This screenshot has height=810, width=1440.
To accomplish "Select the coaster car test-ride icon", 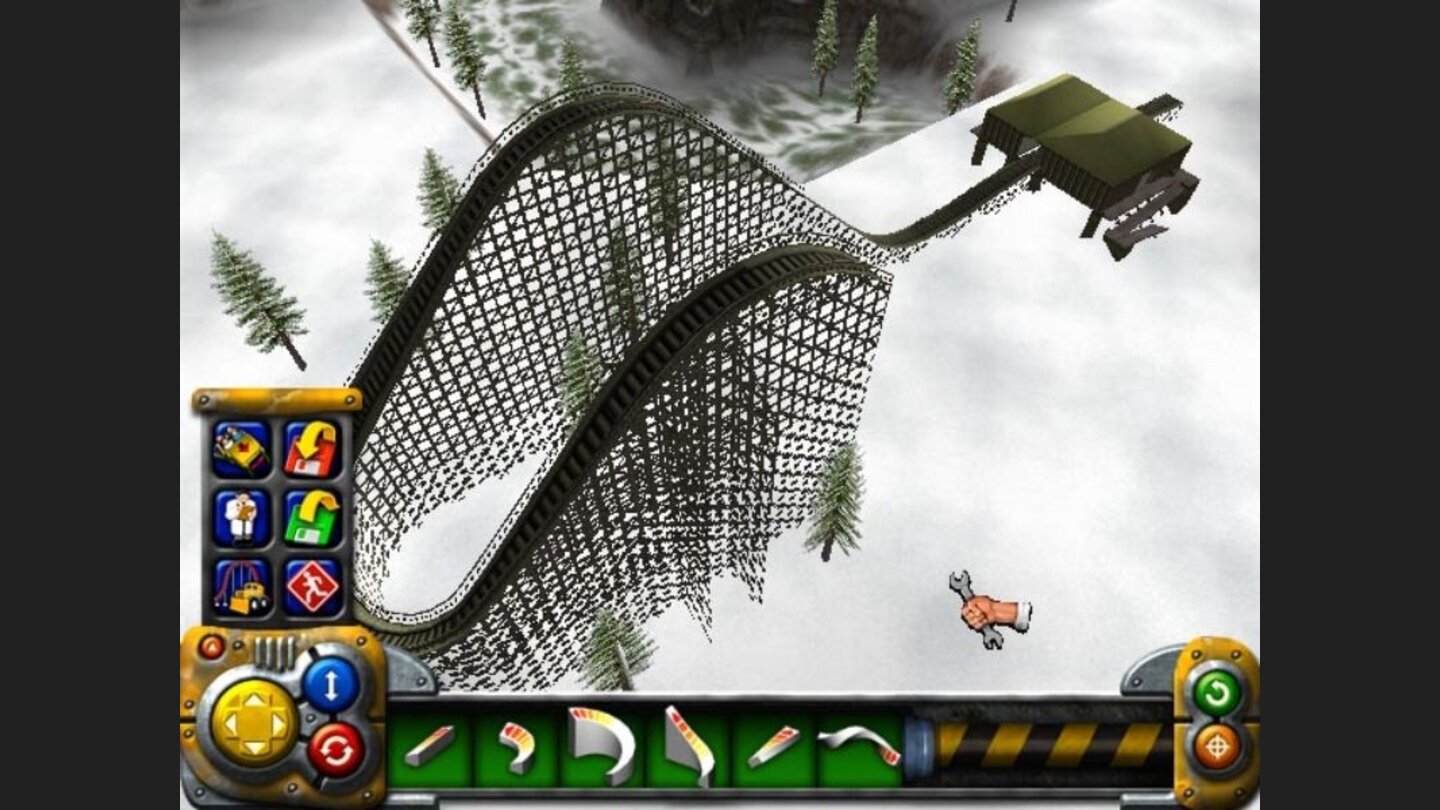I will point(239,447).
